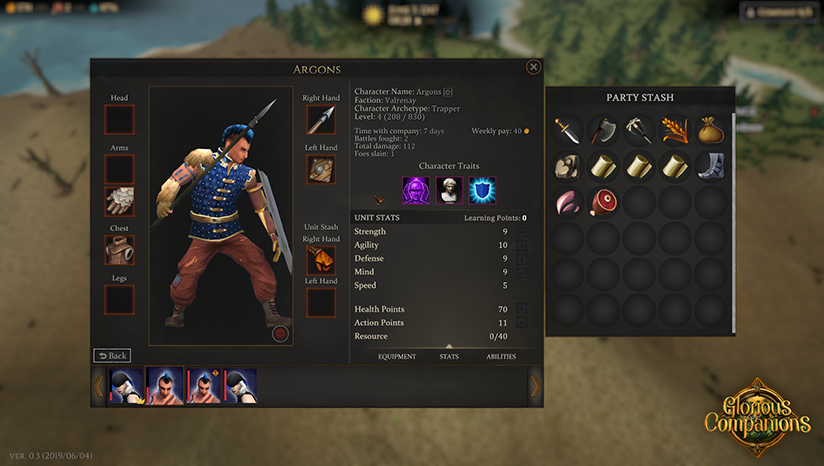Inspect the purple face character trait
This screenshot has height=466, width=824.
pyautogui.click(x=416, y=190)
